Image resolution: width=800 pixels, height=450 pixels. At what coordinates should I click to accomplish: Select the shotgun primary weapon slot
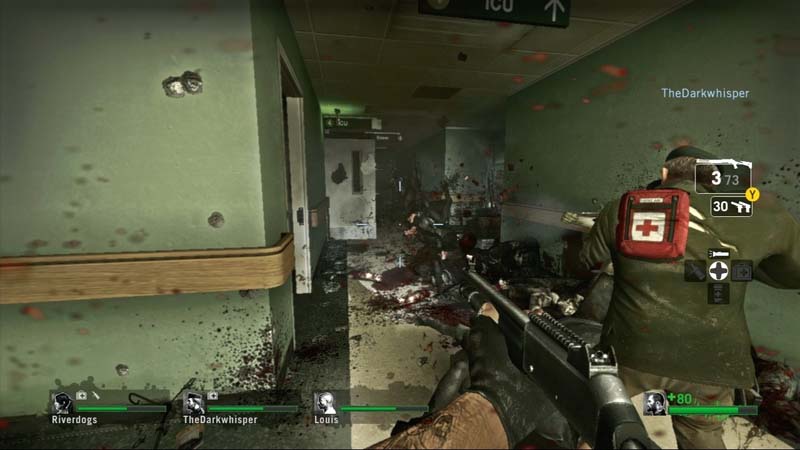tap(723, 178)
